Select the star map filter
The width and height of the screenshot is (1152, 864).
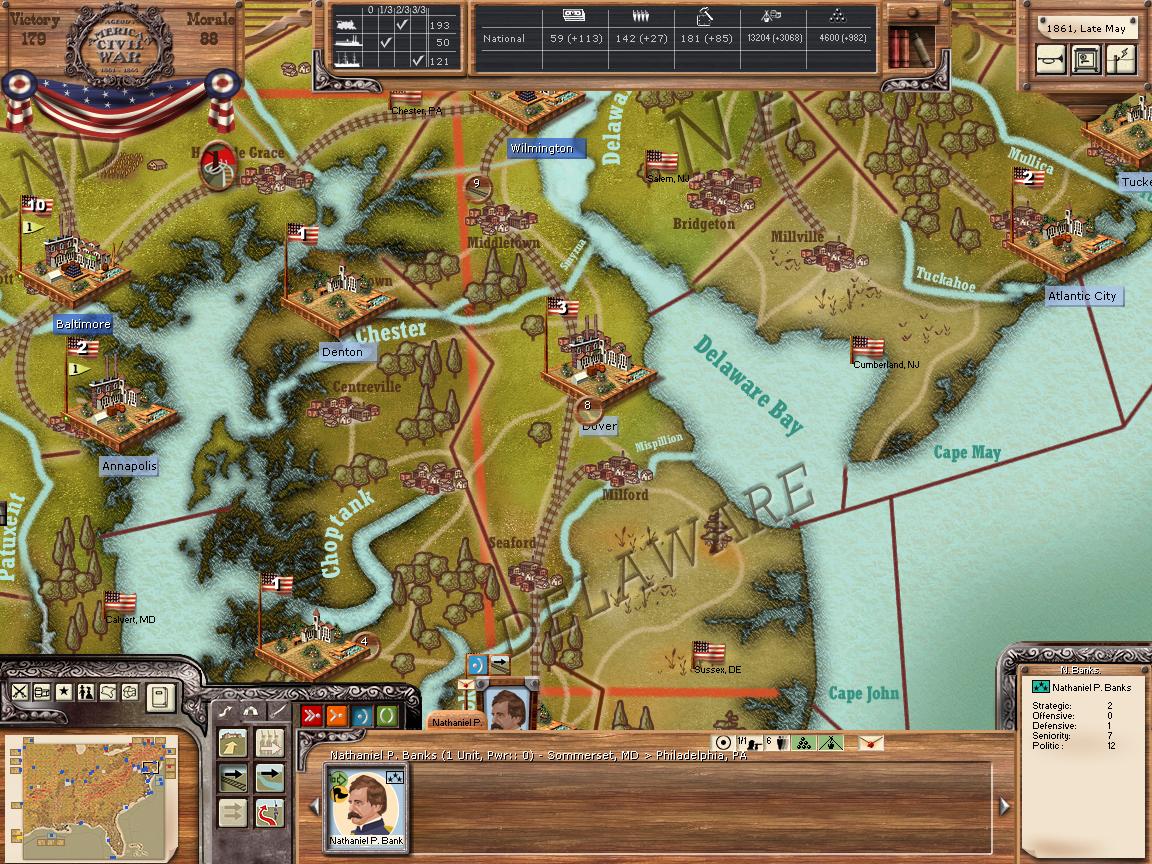coord(63,692)
